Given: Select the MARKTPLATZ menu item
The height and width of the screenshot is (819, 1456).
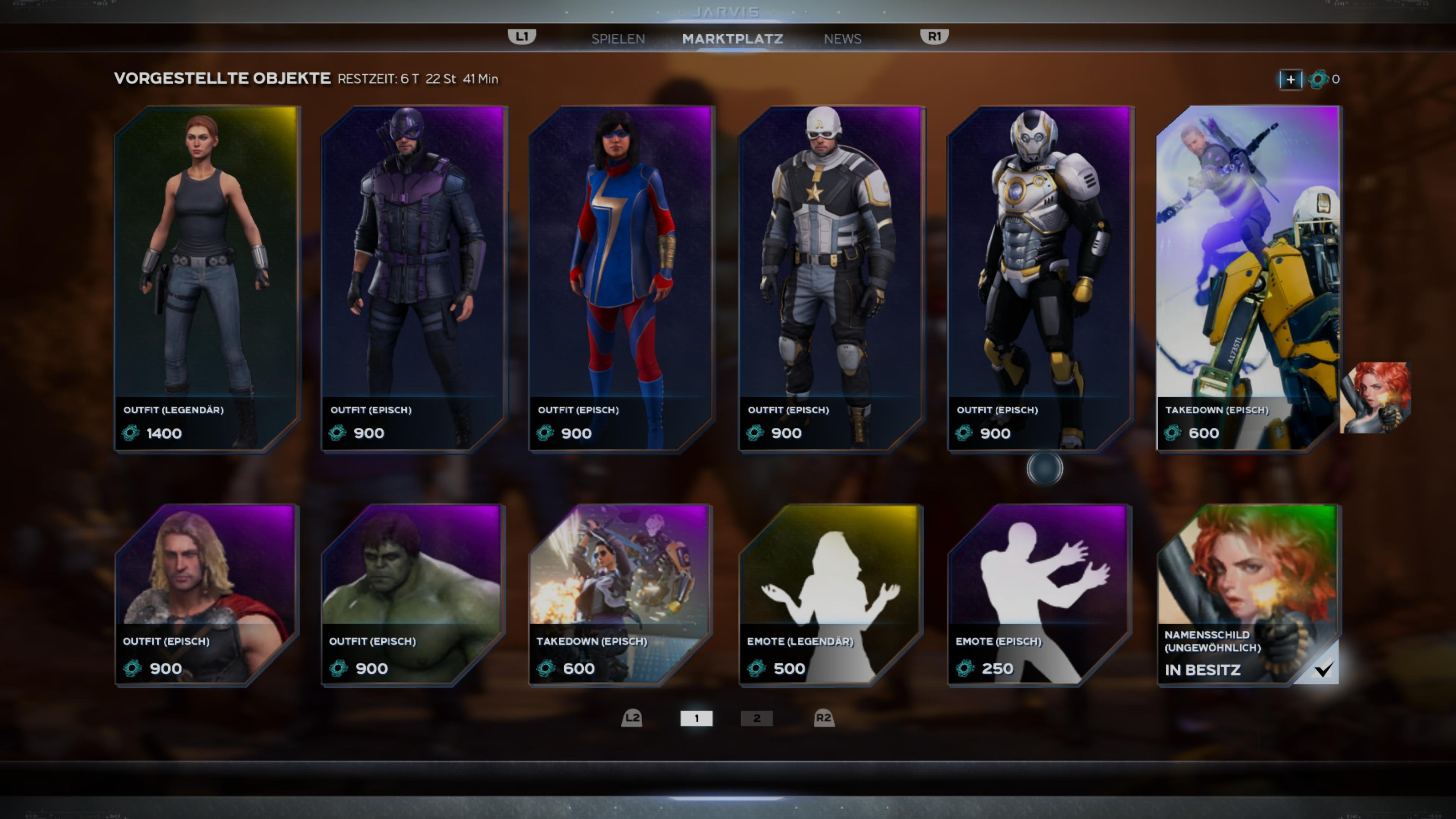Looking at the screenshot, I should [733, 38].
